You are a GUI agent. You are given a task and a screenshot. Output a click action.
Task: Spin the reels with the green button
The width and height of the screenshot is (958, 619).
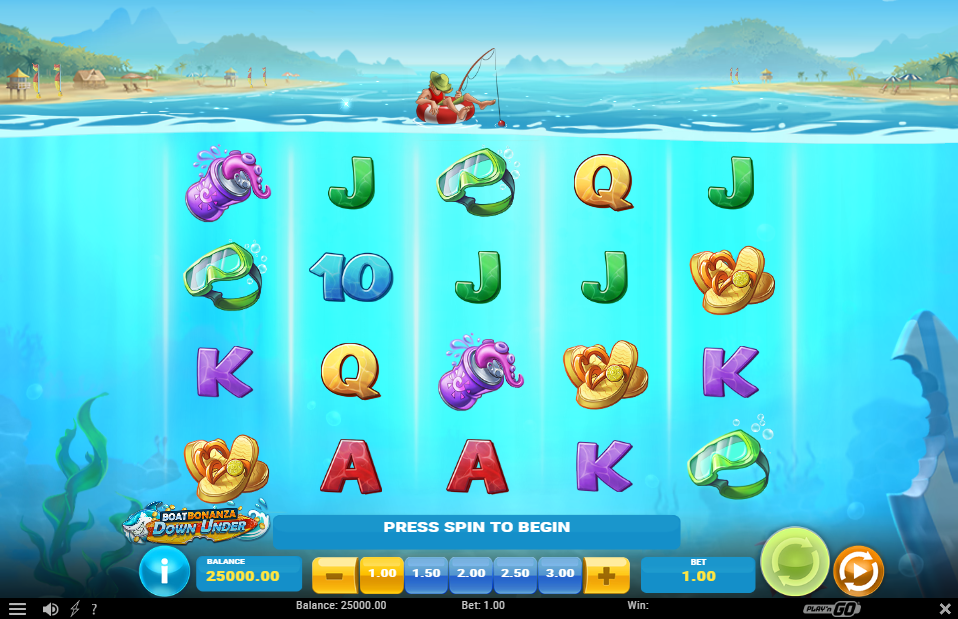click(x=794, y=561)
